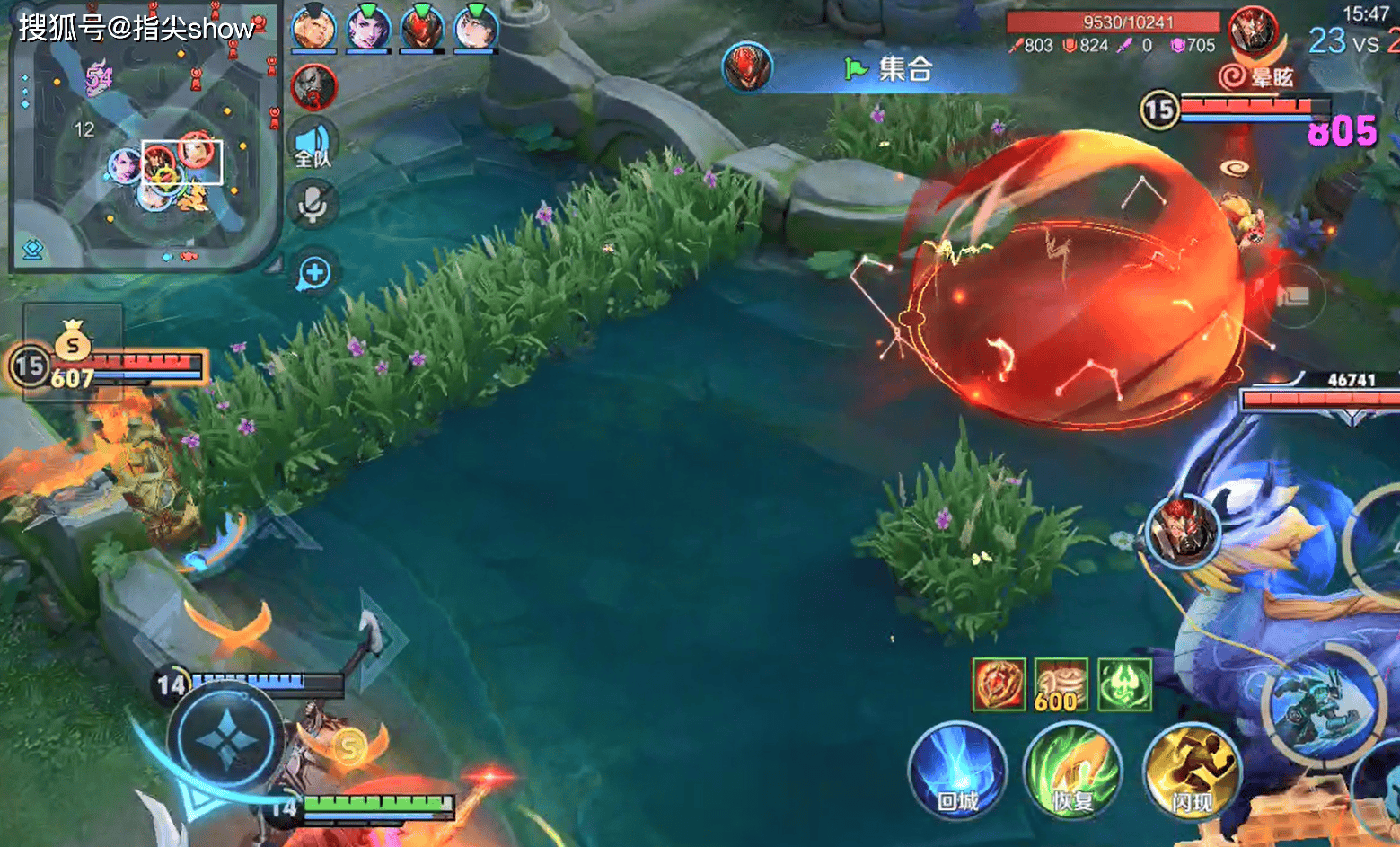Click the enemy hero avatar beside the kill score
Screen dimensions: 1400x847
click(1254, 31)
